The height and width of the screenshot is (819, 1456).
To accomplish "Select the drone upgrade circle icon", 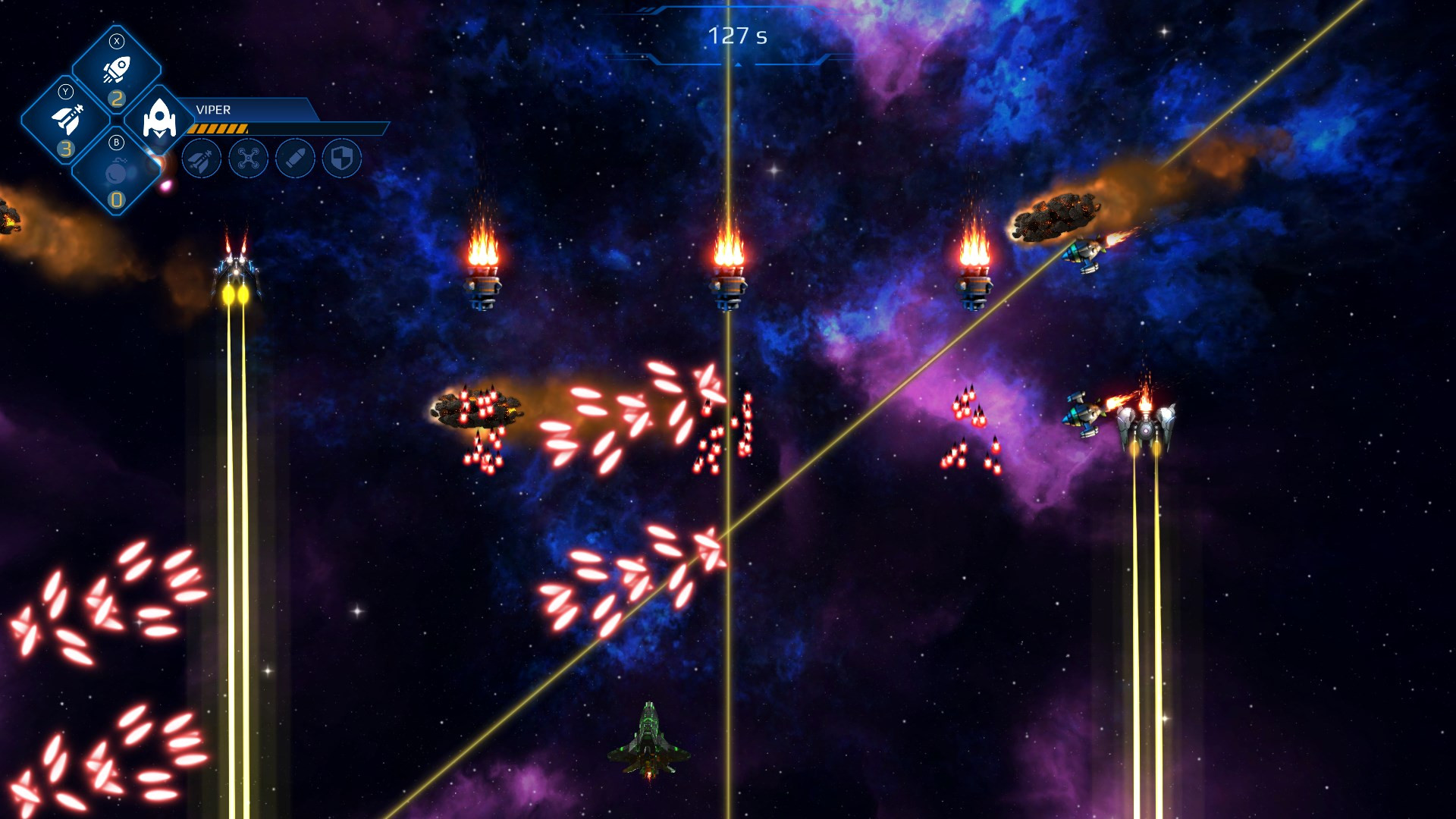I will coord(249,159).
